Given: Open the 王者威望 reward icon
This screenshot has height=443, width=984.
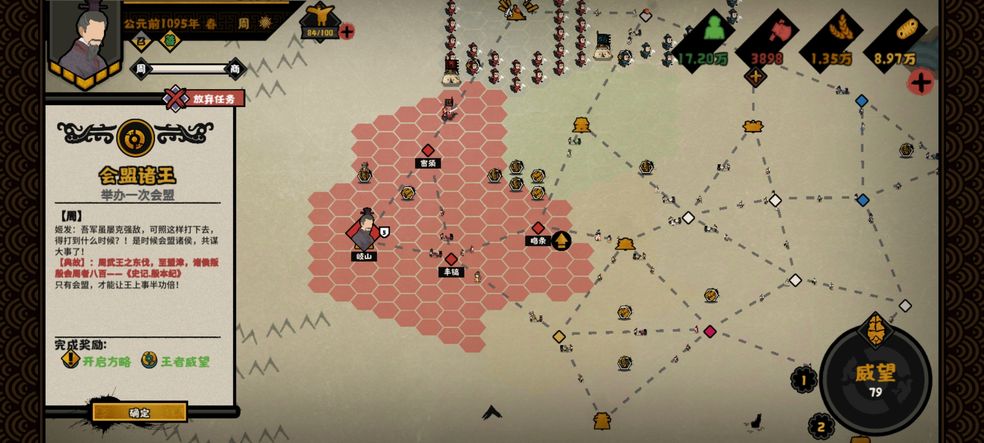Looking at the screenshot, I should pyautogui.click(x=149, y=361).
